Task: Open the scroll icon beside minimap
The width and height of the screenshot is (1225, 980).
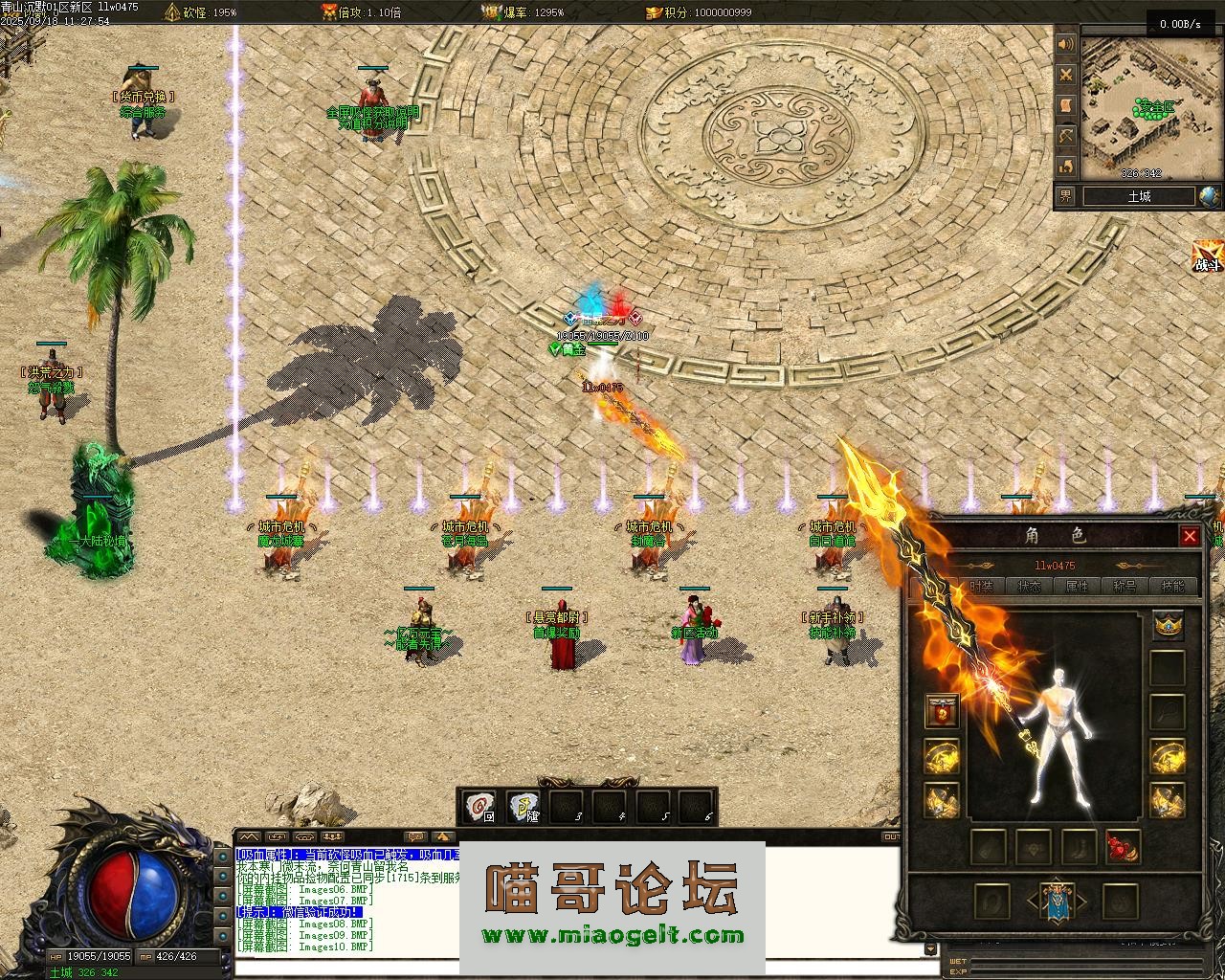Action: pyautogui.click(x=1066, y=105)
